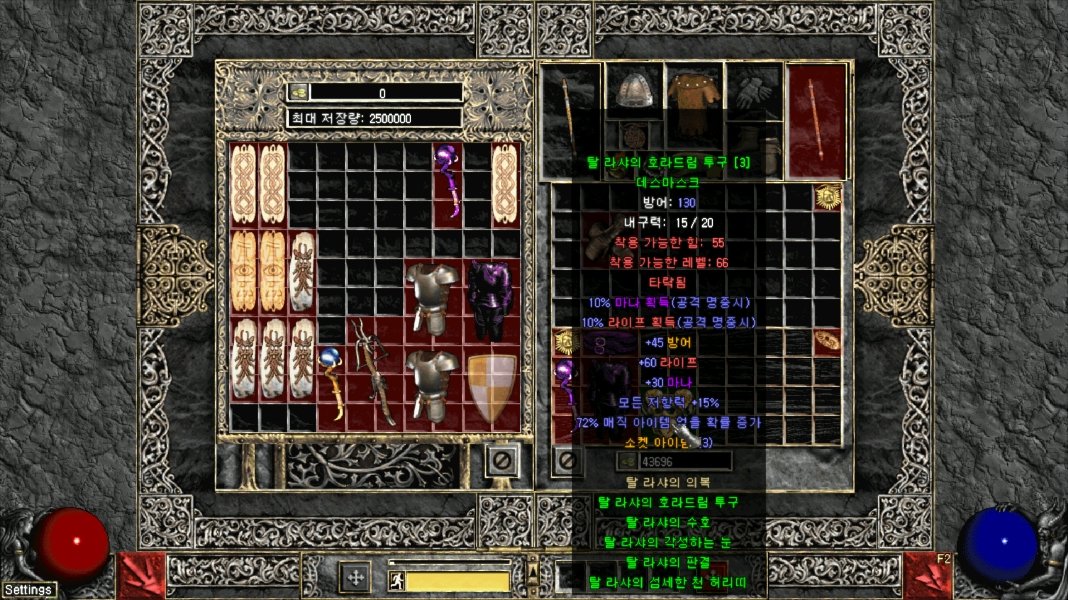Click the inventory gold coin button
Image resolution: width=1068 pixels, height=600 pixels.
629,461
